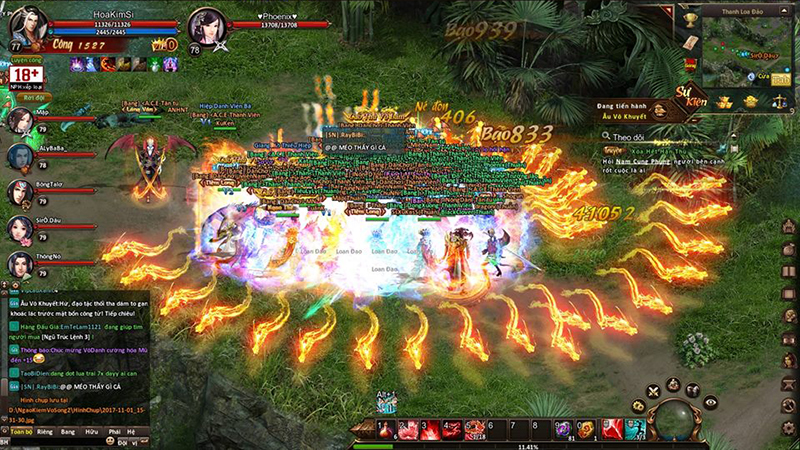Switch chat to the Hữu tab
This screenshot has height=450, width=800.
(x=91, y=431)
